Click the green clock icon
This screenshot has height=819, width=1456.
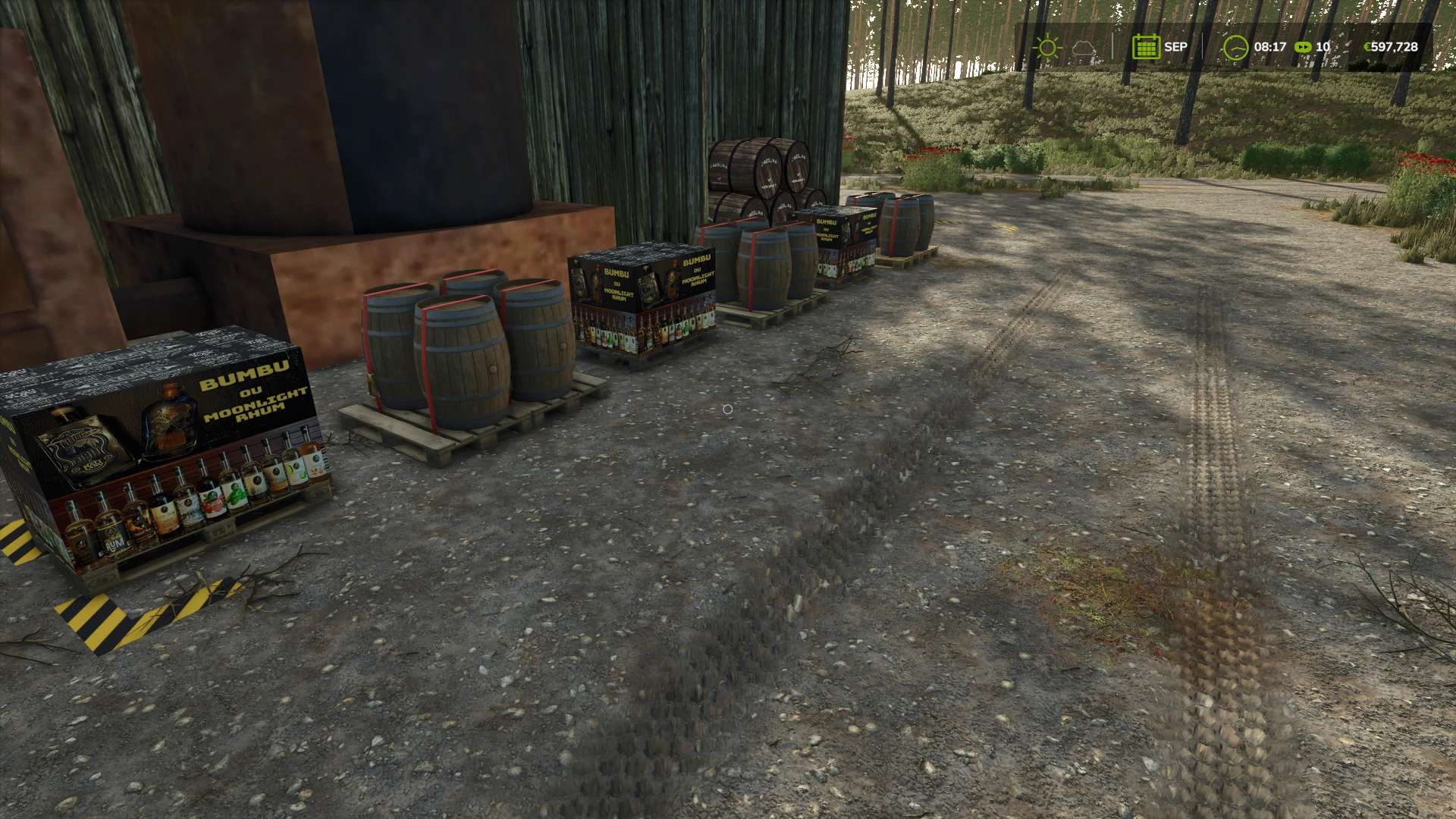point(1235,47)
